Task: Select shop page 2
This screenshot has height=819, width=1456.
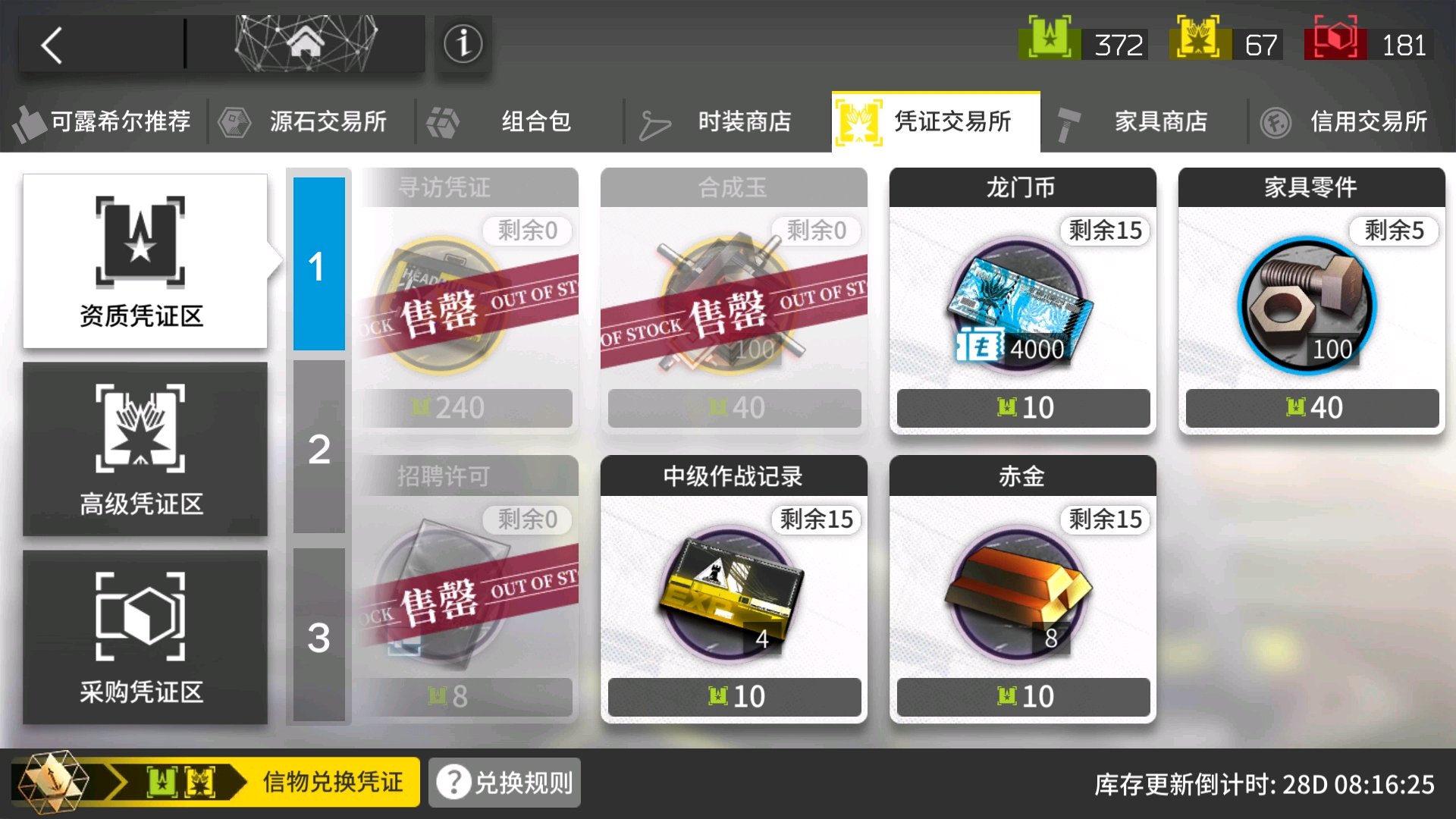Action: tap(318, 449)
